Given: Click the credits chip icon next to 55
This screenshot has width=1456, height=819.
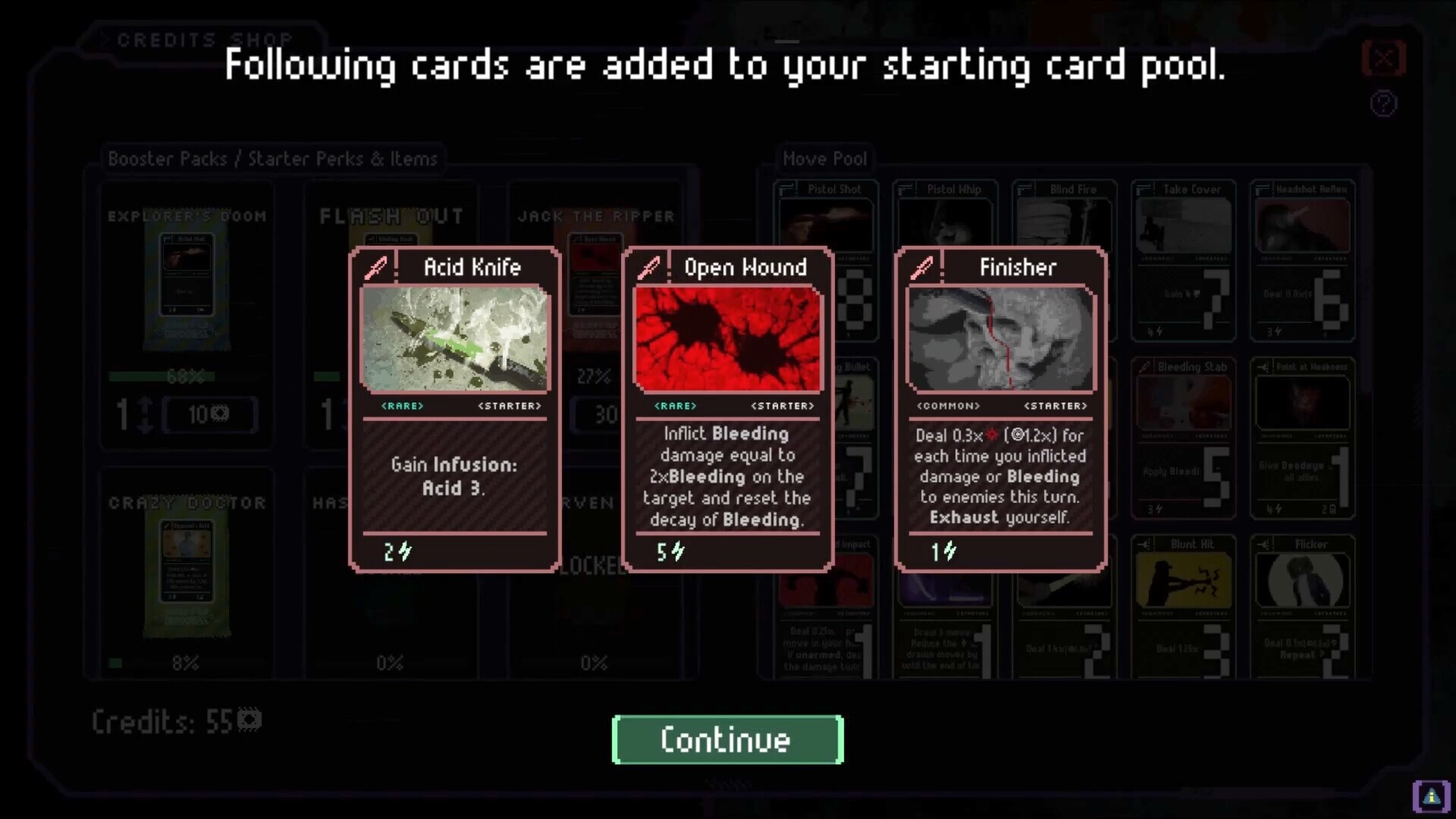Looking at the screenshot, I should (x=250, y=720).
